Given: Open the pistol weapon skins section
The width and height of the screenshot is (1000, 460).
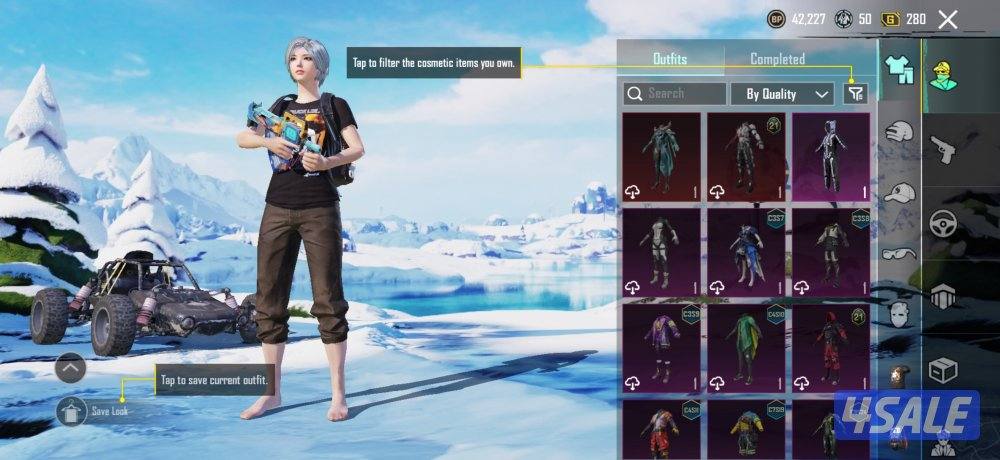Looking at the screenshot, I should click(943, 150).
